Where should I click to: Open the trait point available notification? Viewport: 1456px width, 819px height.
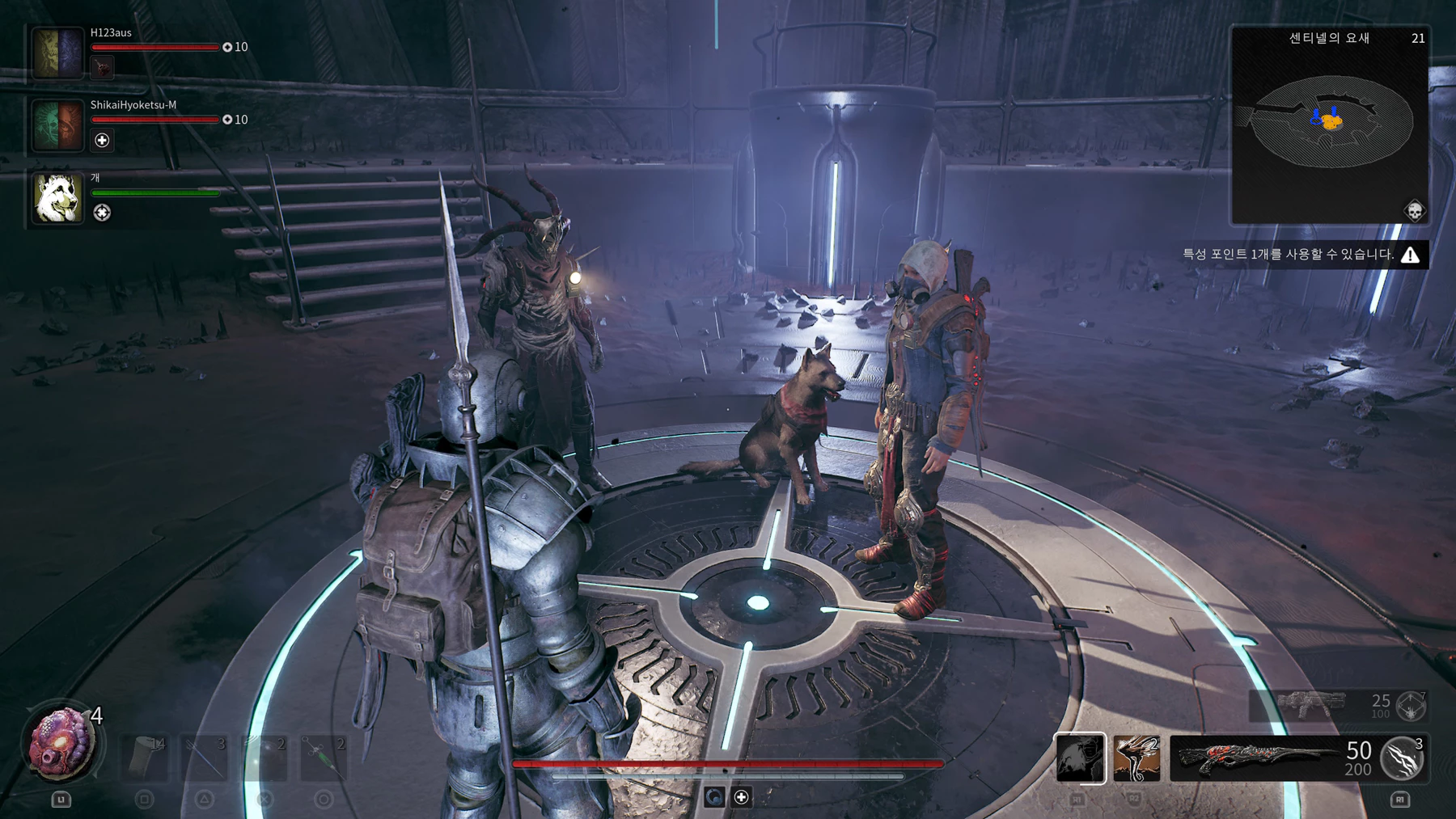point(1302,255)
